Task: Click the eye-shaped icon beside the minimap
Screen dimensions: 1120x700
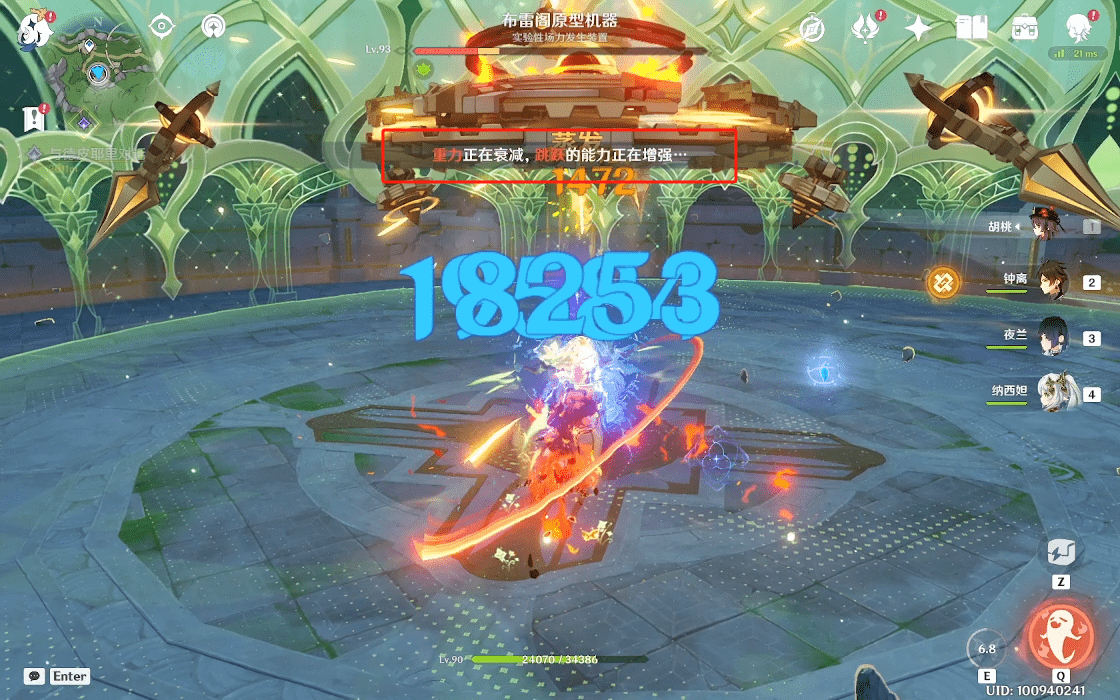Action: (162, 27)
